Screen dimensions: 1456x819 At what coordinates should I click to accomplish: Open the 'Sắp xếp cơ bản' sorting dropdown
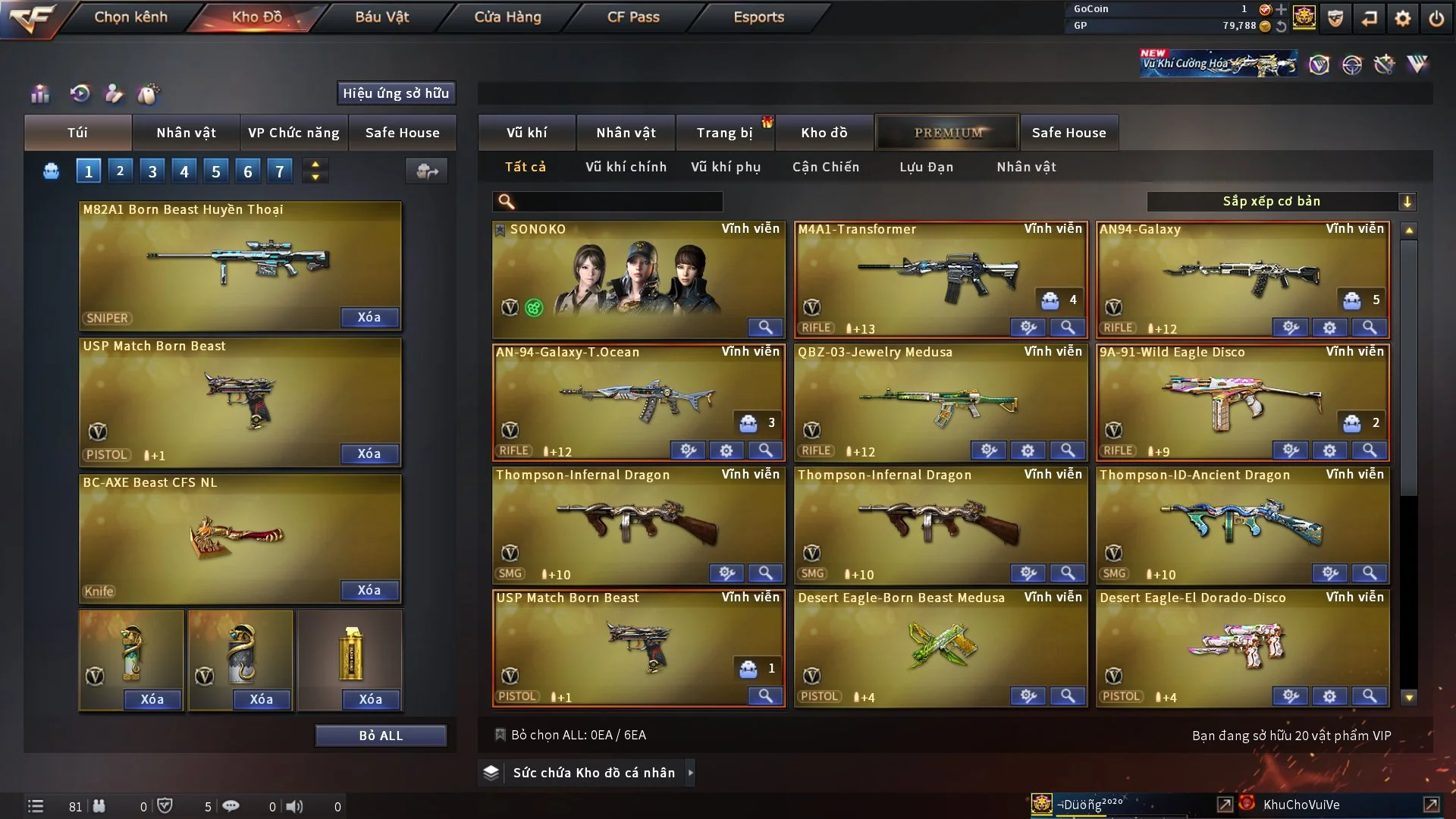coord(1282,201)
